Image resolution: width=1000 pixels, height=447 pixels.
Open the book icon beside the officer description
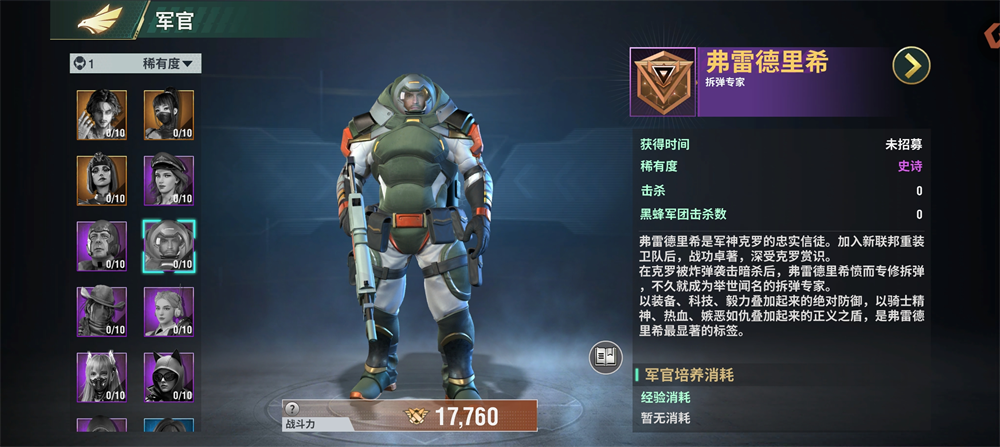pos(603,357)
